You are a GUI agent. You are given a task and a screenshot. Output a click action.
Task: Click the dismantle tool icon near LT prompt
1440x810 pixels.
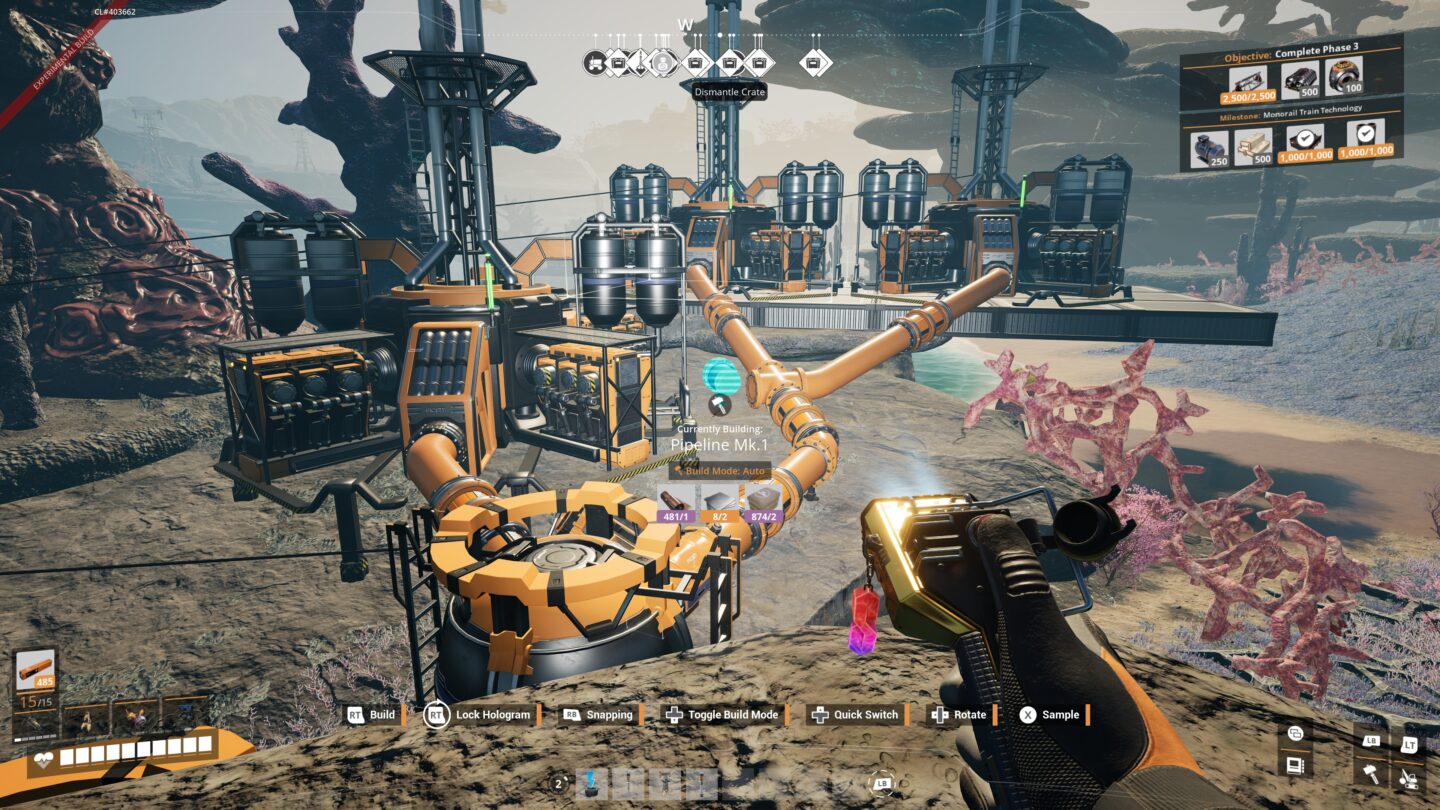point(1409,781)
